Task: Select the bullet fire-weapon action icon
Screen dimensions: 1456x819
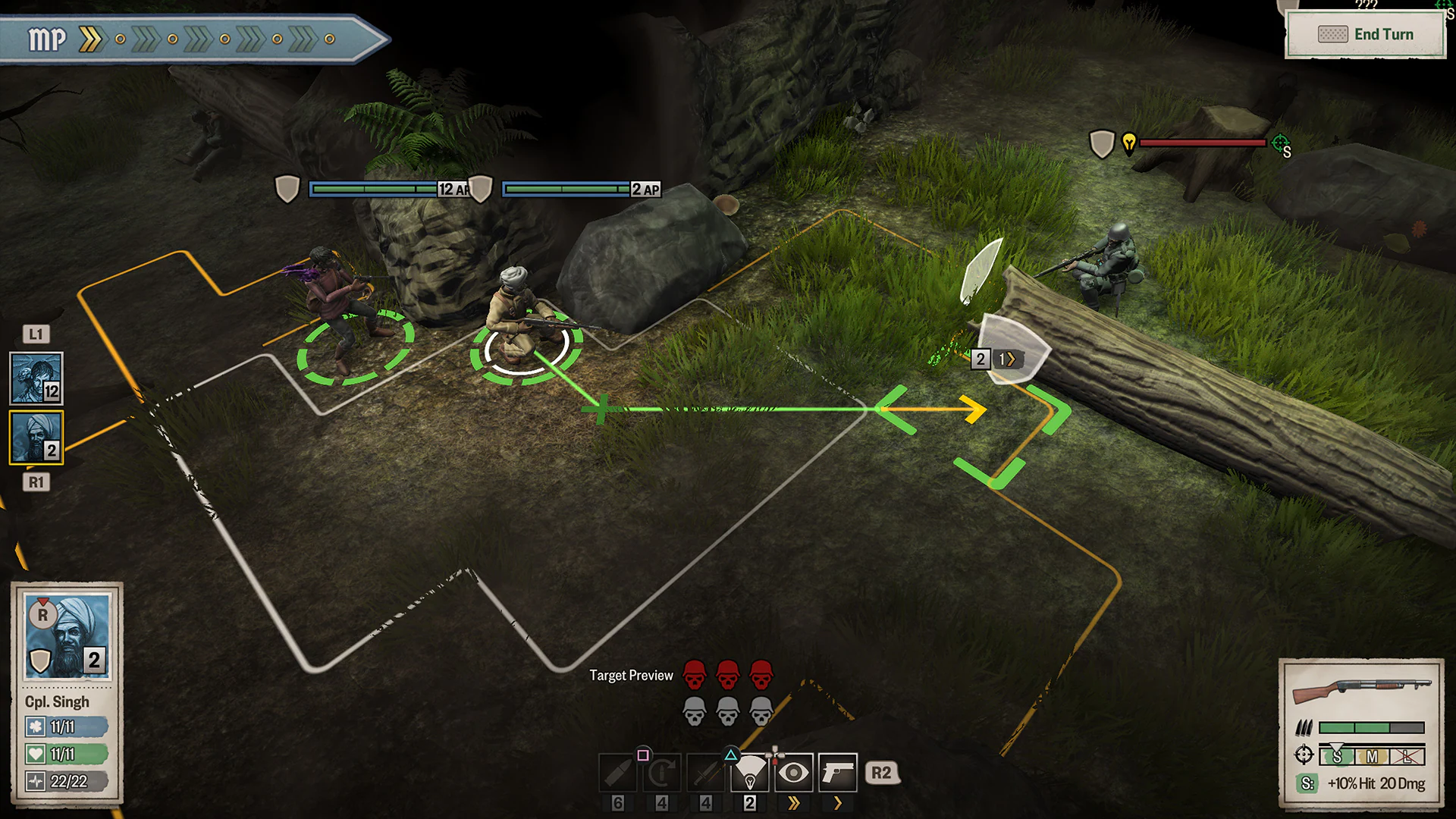Action: click(x=618, y=772)
